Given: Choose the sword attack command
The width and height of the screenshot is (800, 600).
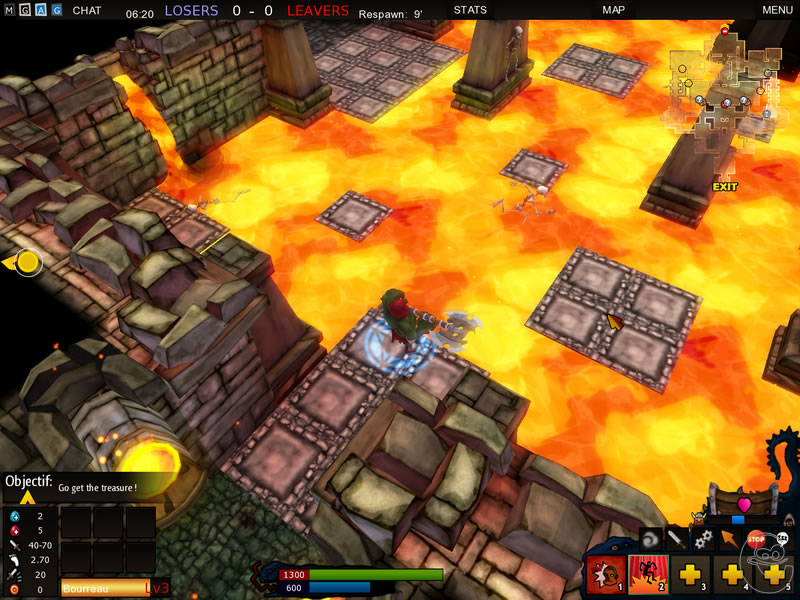Looking at the screenshot, I should pyautogui.click(x=677, y=540).
